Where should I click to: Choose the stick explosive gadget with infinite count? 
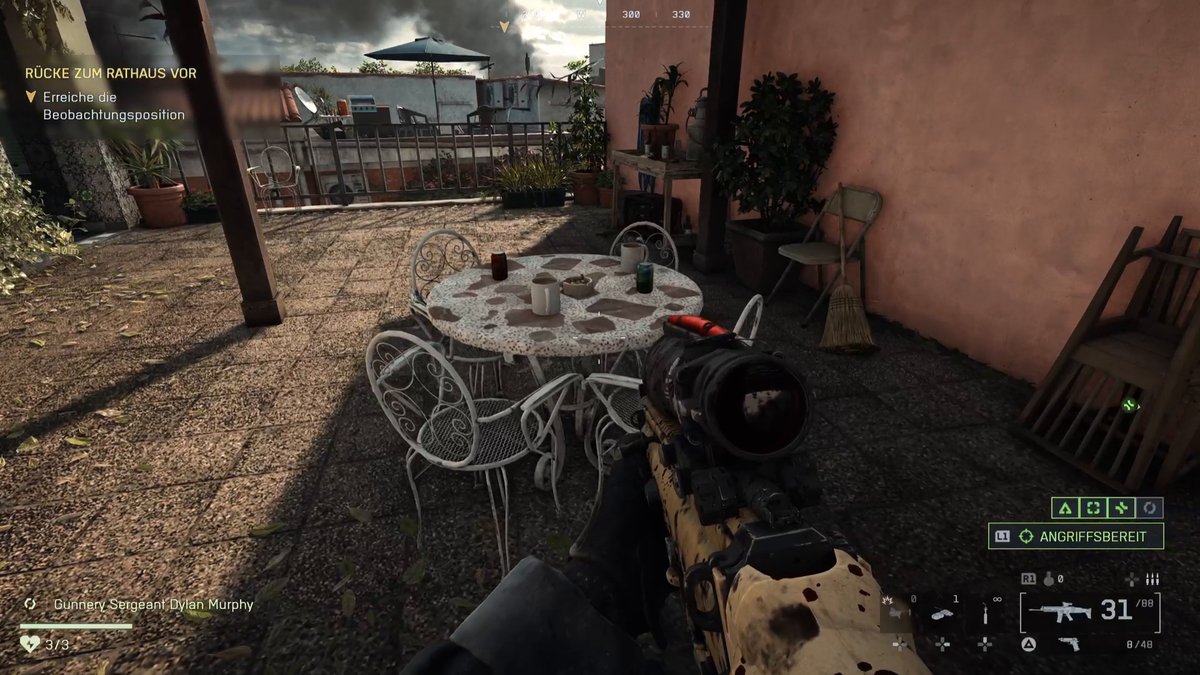click(986, 614)
